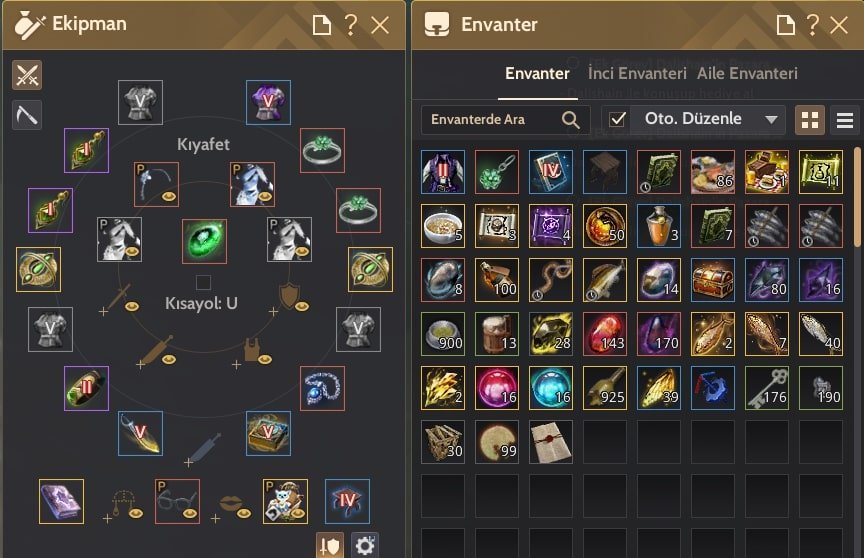The image size is (864, 558).
Task: Click the Envanterde Ara search field
Action: point(493,120)
